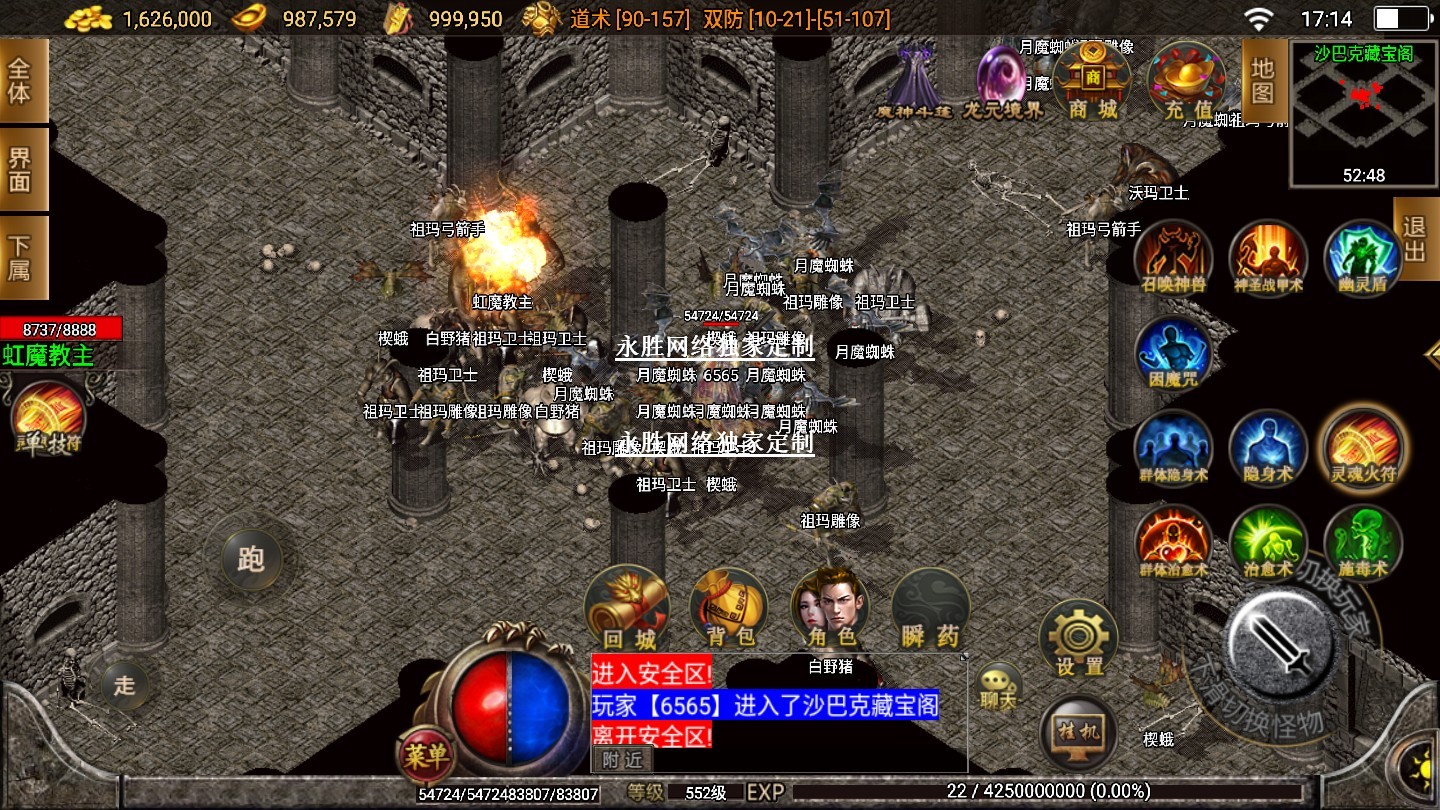
Task: Cast the 群体治愈术 heal
Action: pyautogui.click(x=1173, y=542)
